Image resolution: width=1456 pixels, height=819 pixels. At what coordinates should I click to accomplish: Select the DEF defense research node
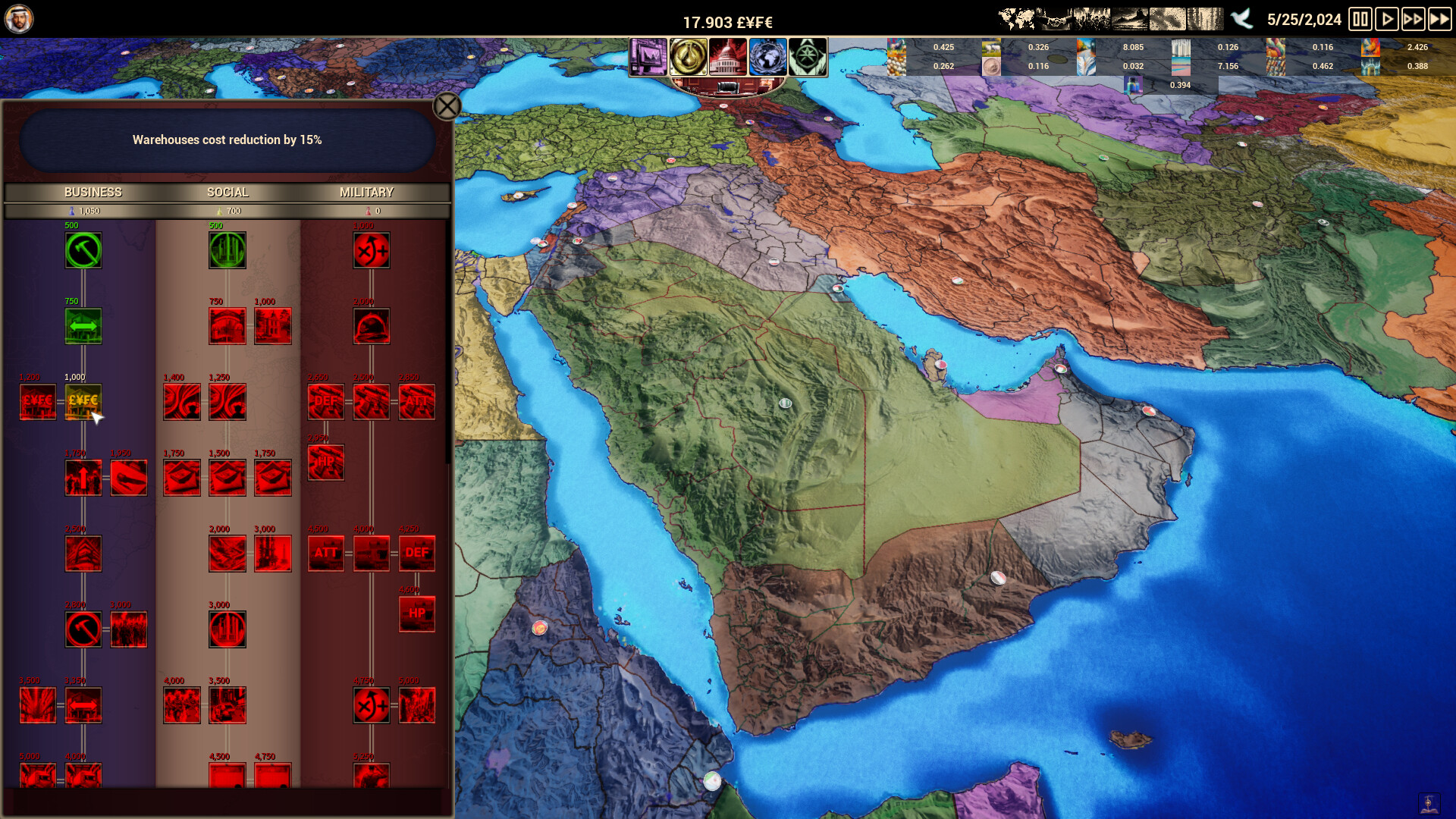(325, 402)
